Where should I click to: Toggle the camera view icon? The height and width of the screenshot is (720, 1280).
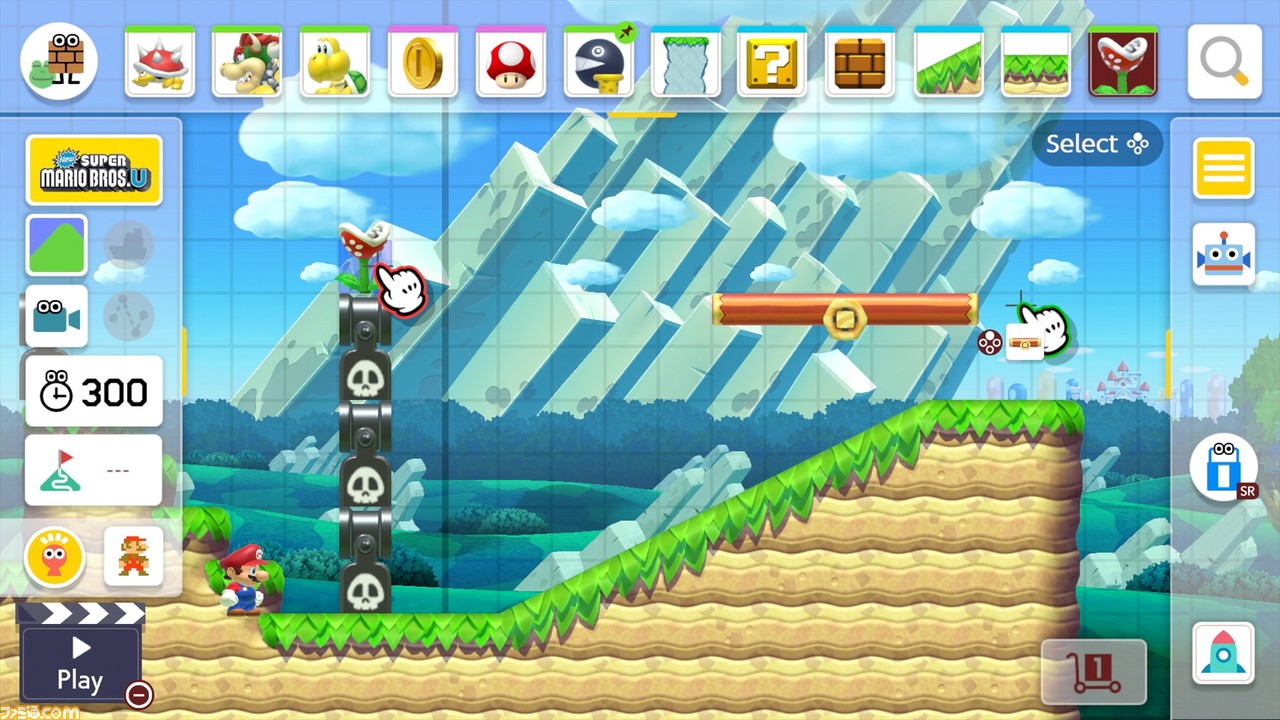55,316
